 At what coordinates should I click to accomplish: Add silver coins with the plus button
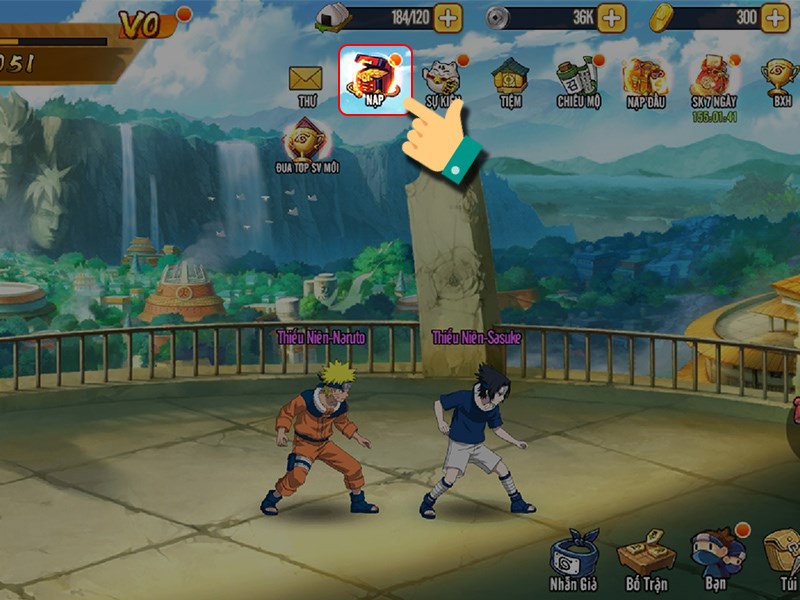point(611,17)
